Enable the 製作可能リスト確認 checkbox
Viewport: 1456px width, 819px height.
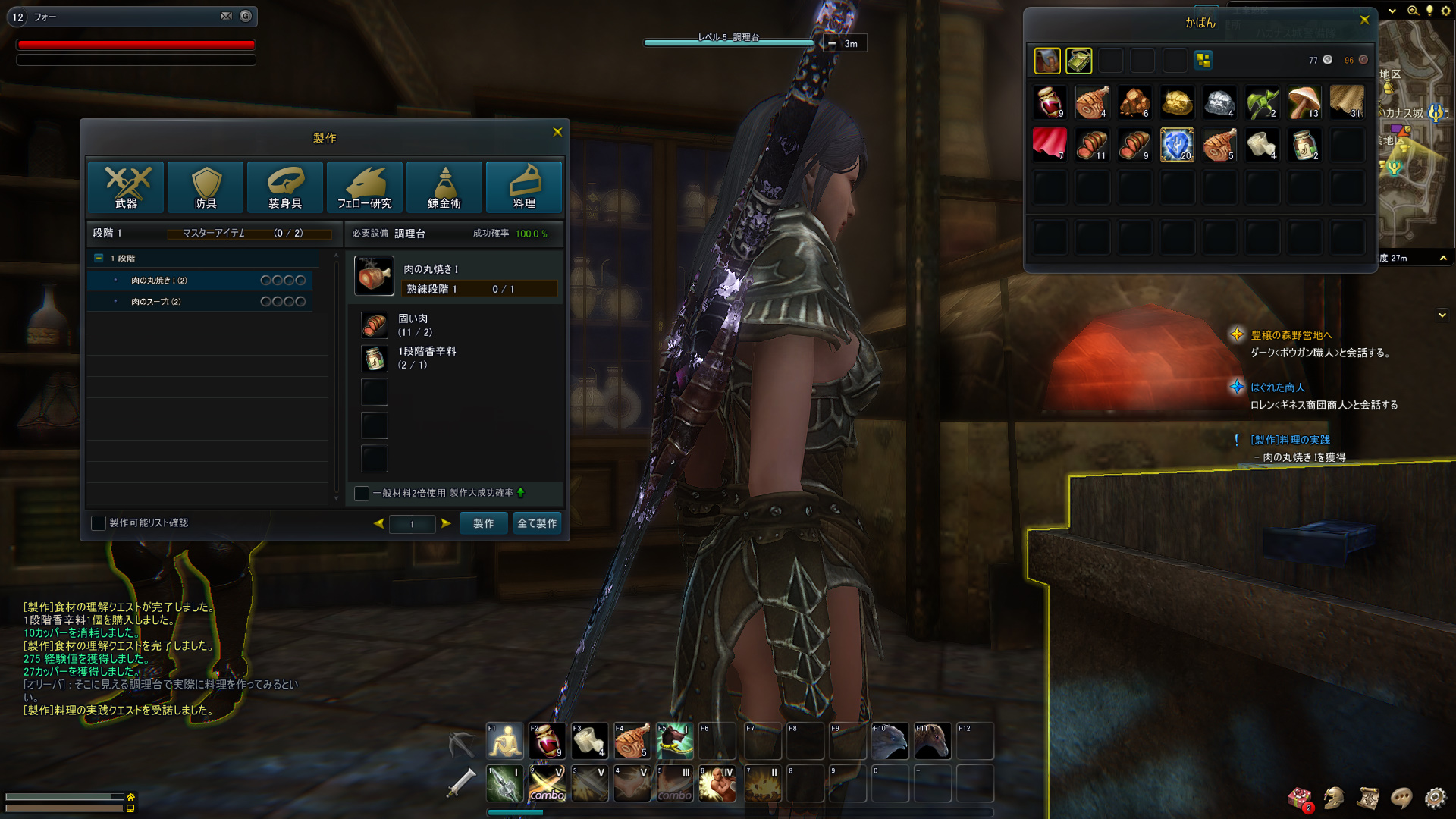99,523
